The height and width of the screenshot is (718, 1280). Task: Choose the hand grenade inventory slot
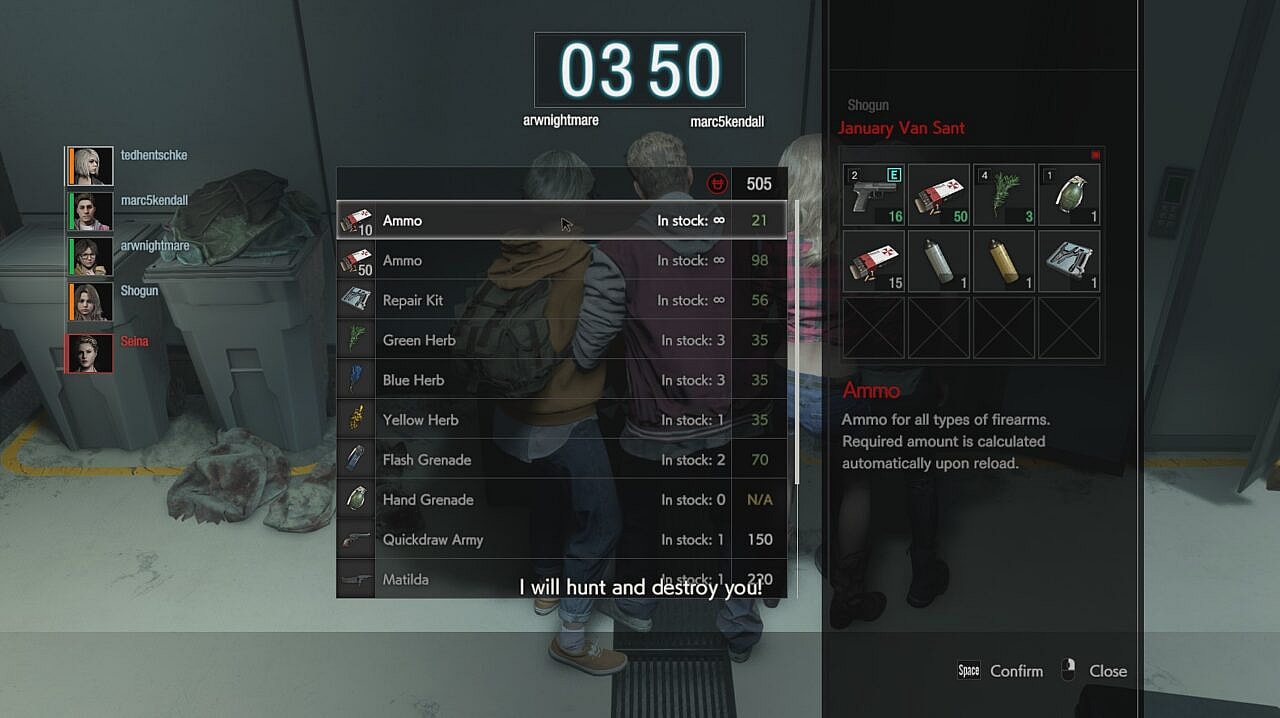click(1070, 196)
